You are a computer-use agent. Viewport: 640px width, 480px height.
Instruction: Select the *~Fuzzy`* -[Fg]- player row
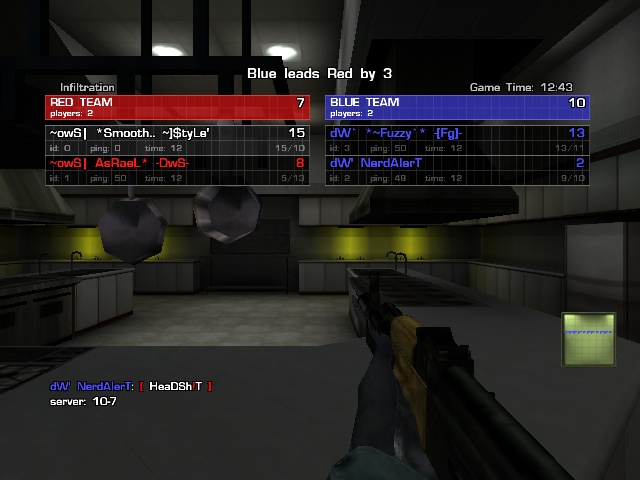coord(457,138)
